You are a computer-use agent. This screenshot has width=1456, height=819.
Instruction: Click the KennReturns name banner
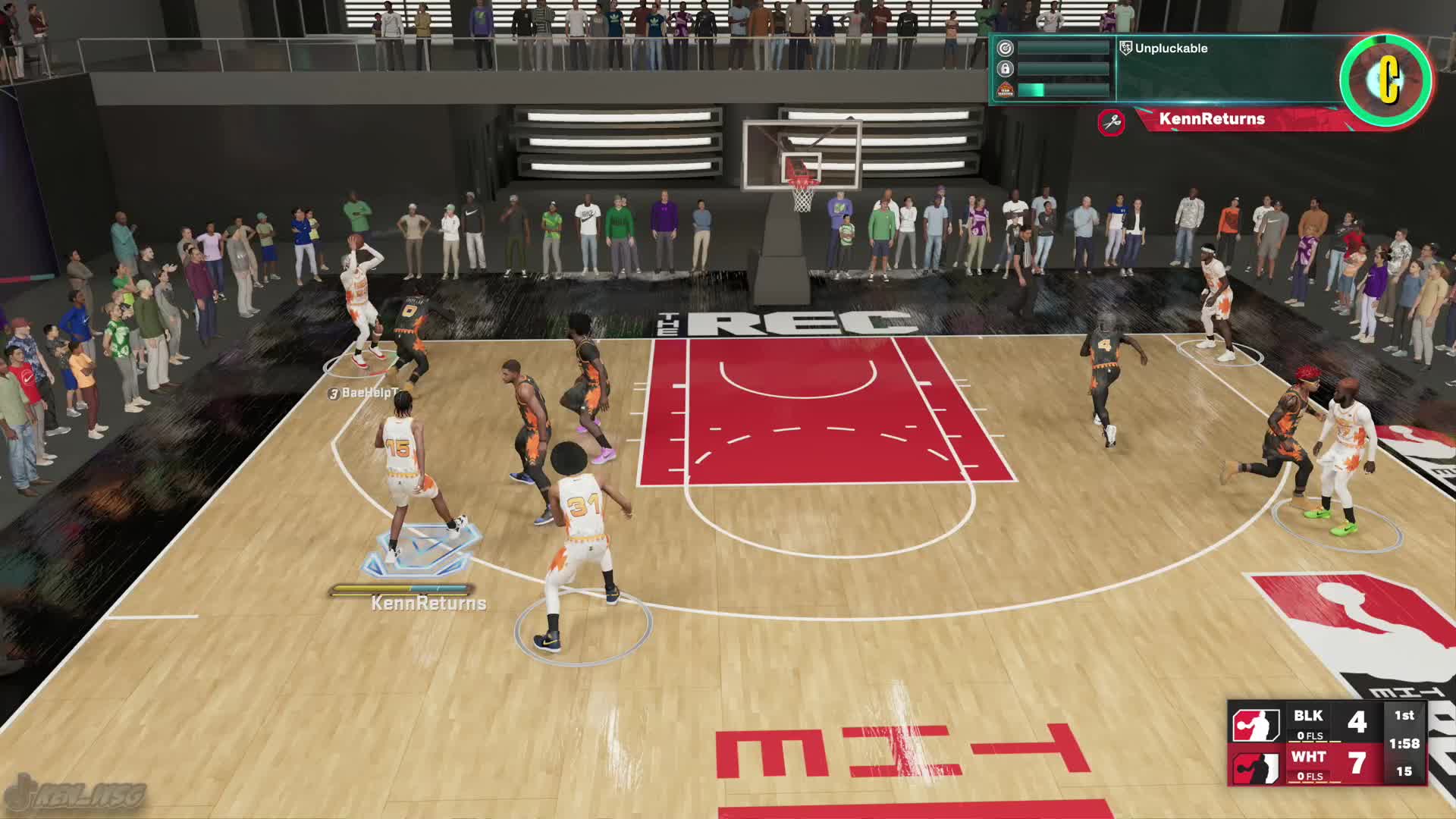(x=1212, y=119)
